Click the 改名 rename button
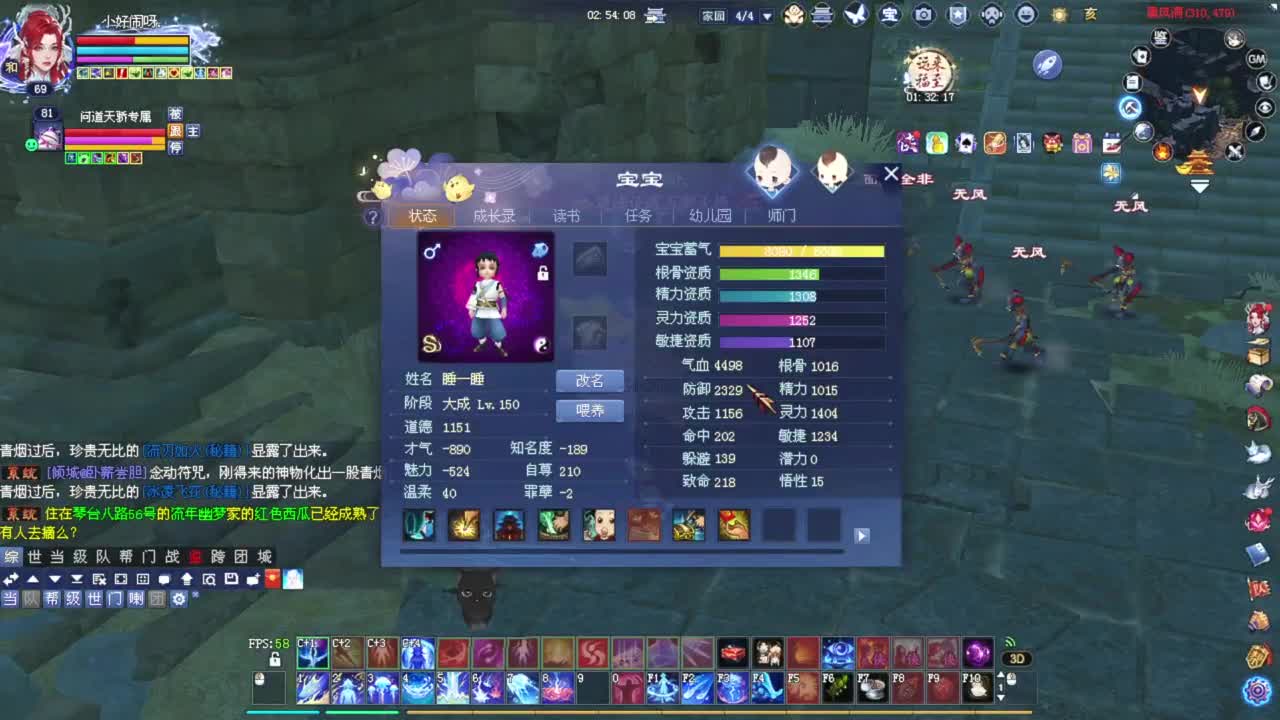The image size is (1280, 720). pyautogui.click(x=591, y=380)
